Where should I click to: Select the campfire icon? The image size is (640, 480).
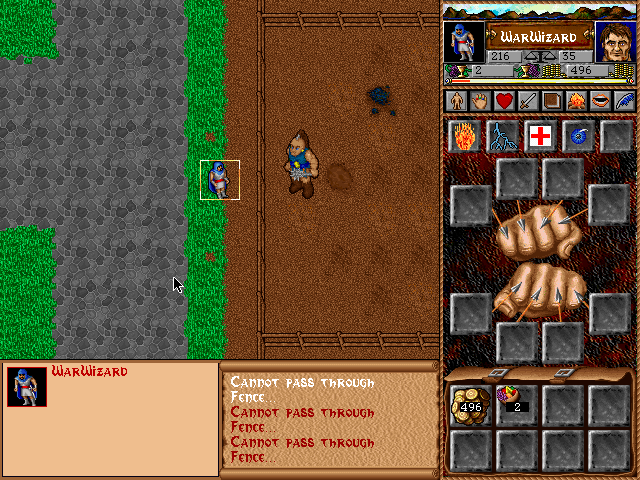click(575, 101)
